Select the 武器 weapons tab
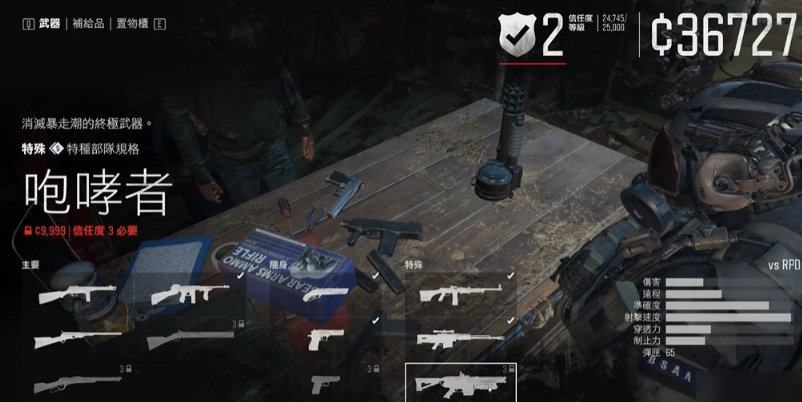Screen dimensions: 802x402 click(49, 23)
